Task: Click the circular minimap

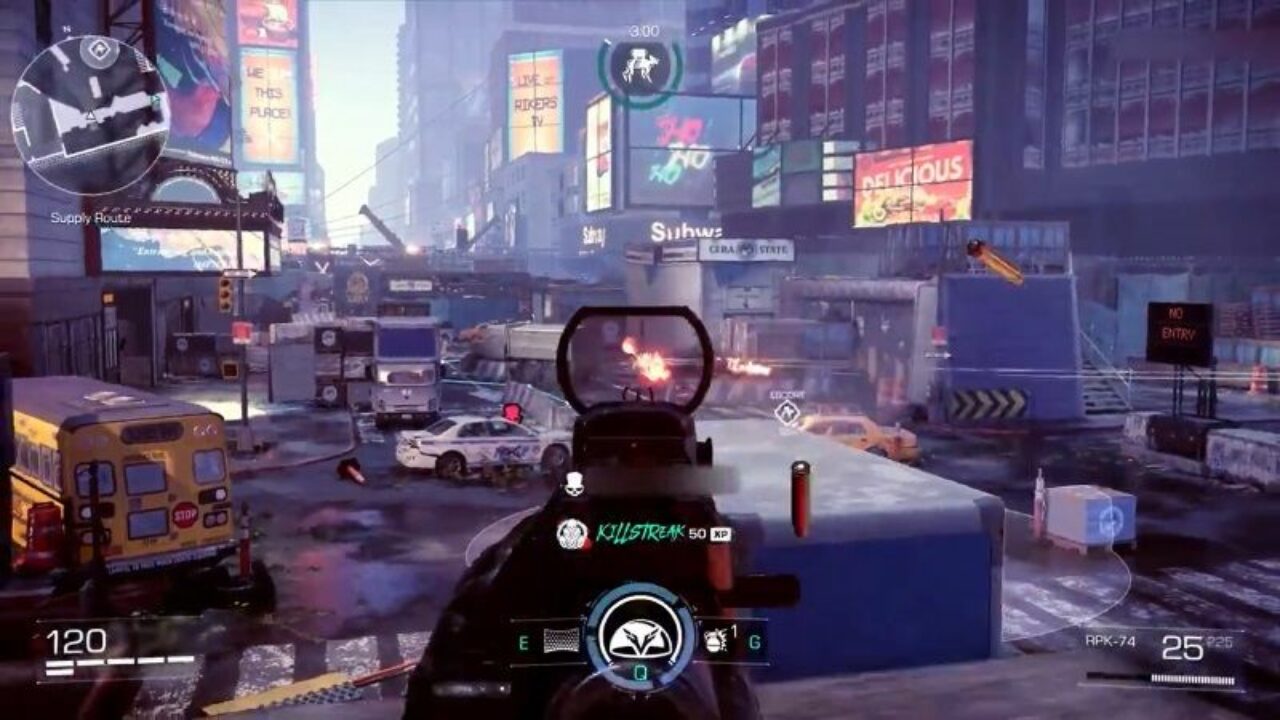Action: [90, 115]
